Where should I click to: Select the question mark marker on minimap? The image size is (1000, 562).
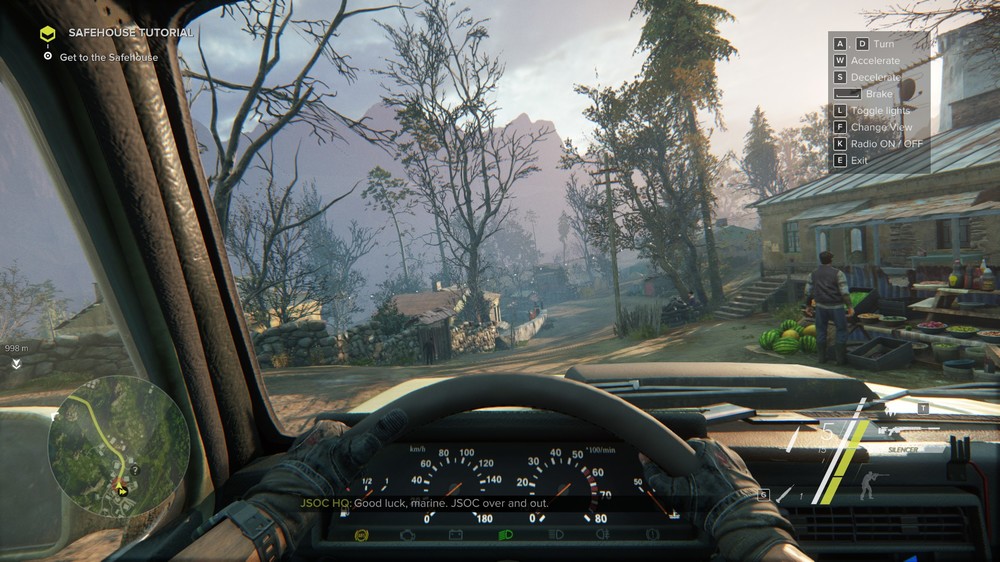pos(134,470)
